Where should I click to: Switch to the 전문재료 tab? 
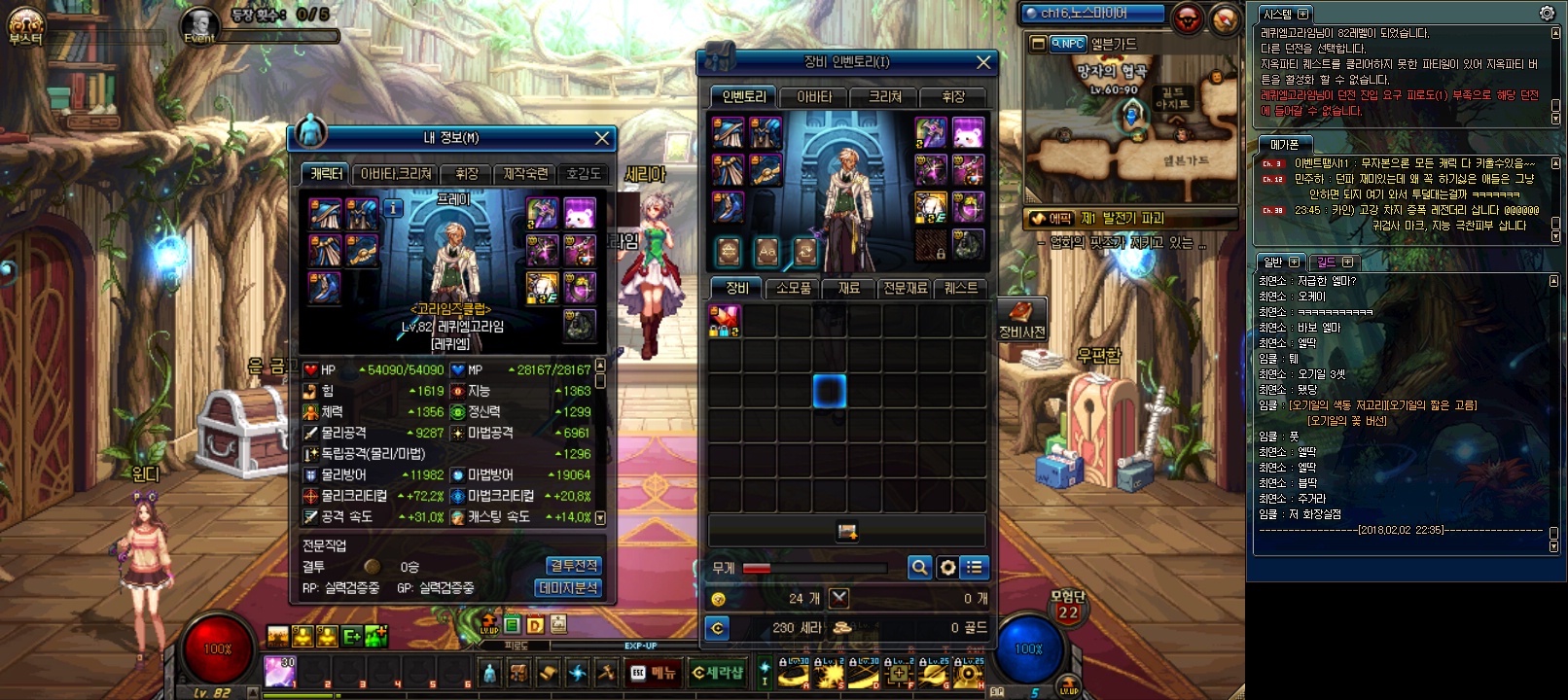tap(905, 288)
